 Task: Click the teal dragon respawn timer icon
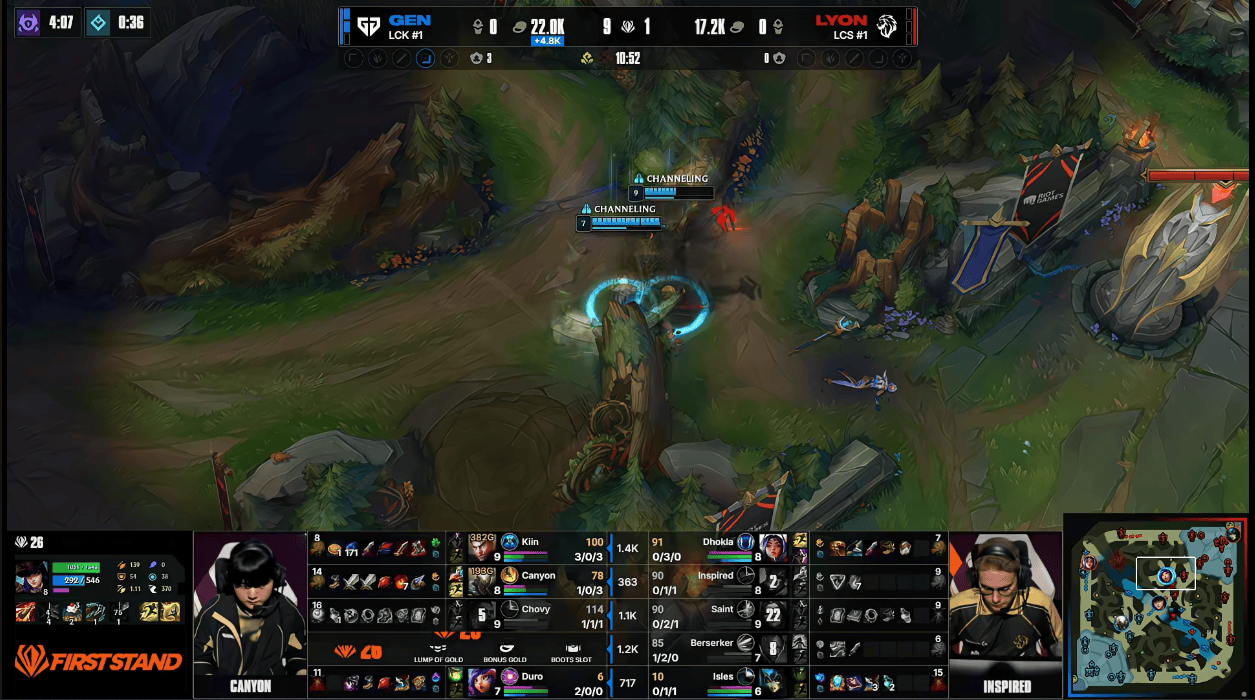[x=98, y=22]
